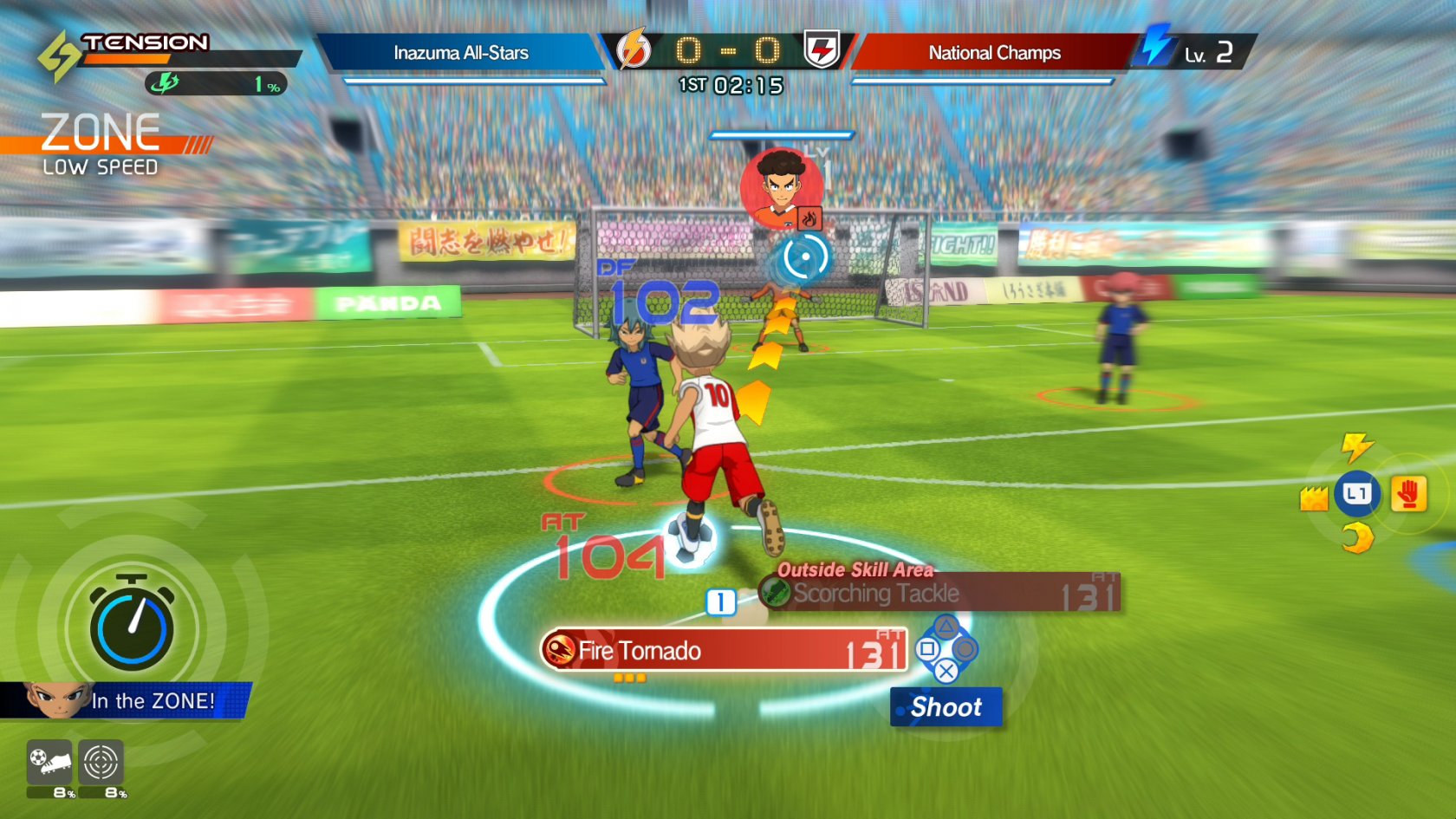Click the target crosshair buff icon
This screenshot has height=819, width=1456.
(x=101, y=763)
